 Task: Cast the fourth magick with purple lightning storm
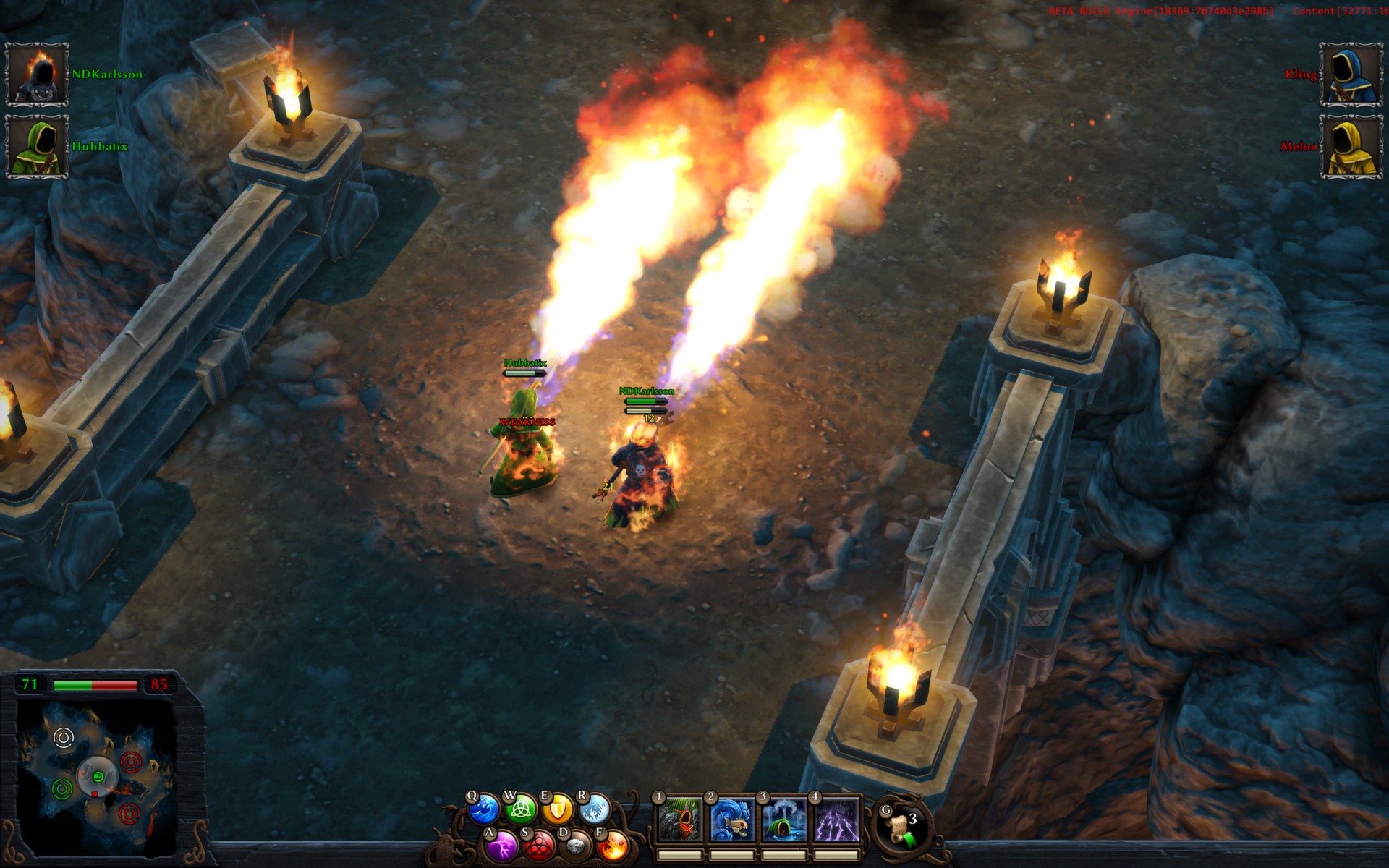(x=836, y=820)
